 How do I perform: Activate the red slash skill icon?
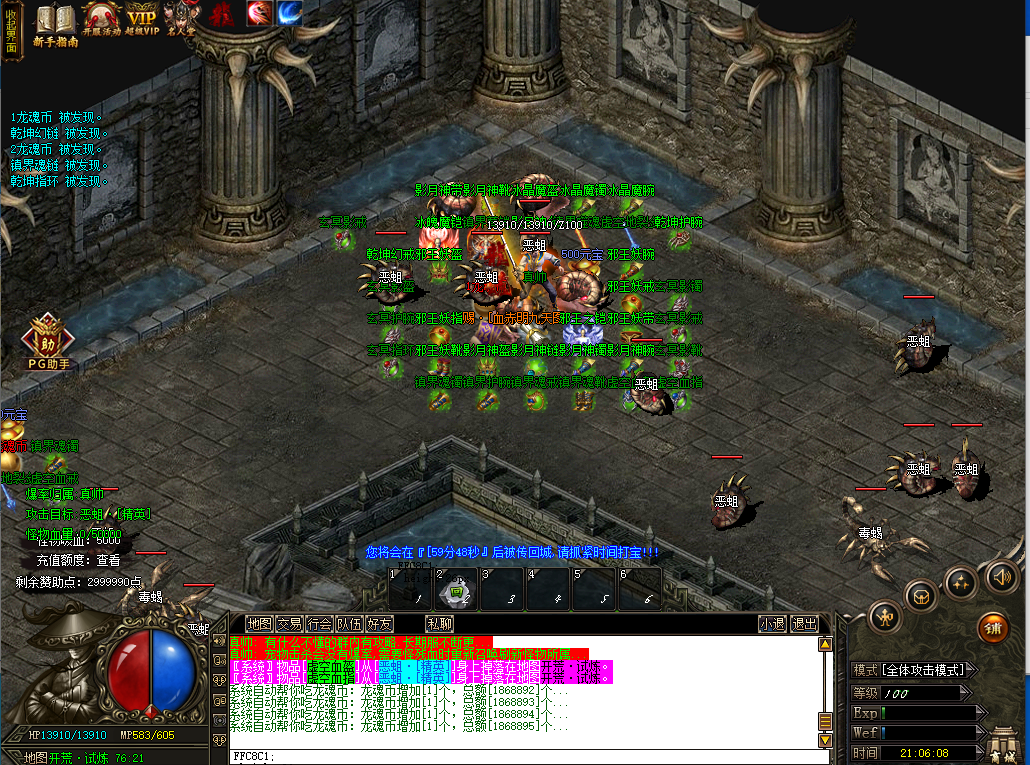pyautogui.click(x=259, y=14)
